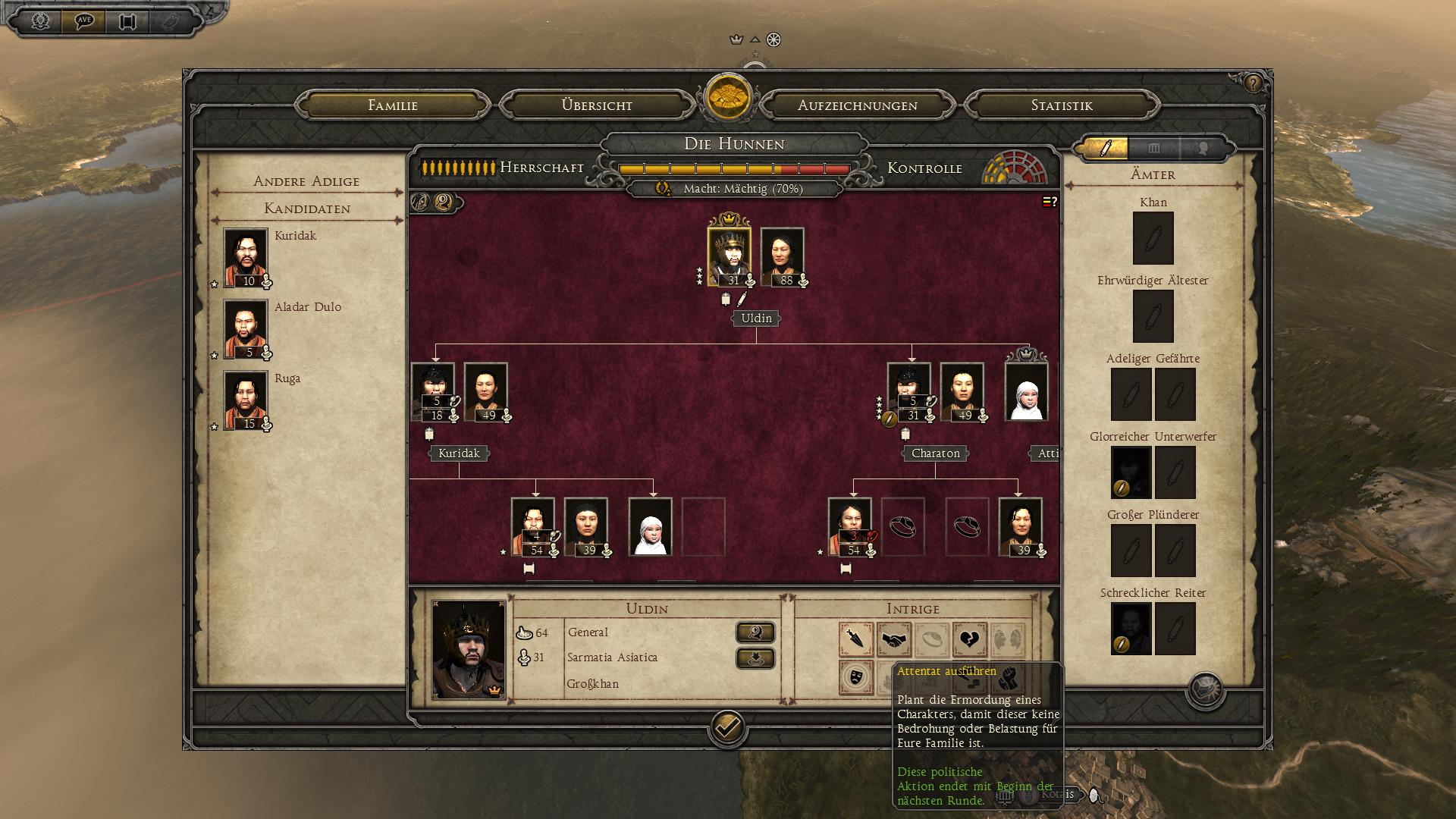
Task: Switch to the quill offices view tab
Action: 1105,148
